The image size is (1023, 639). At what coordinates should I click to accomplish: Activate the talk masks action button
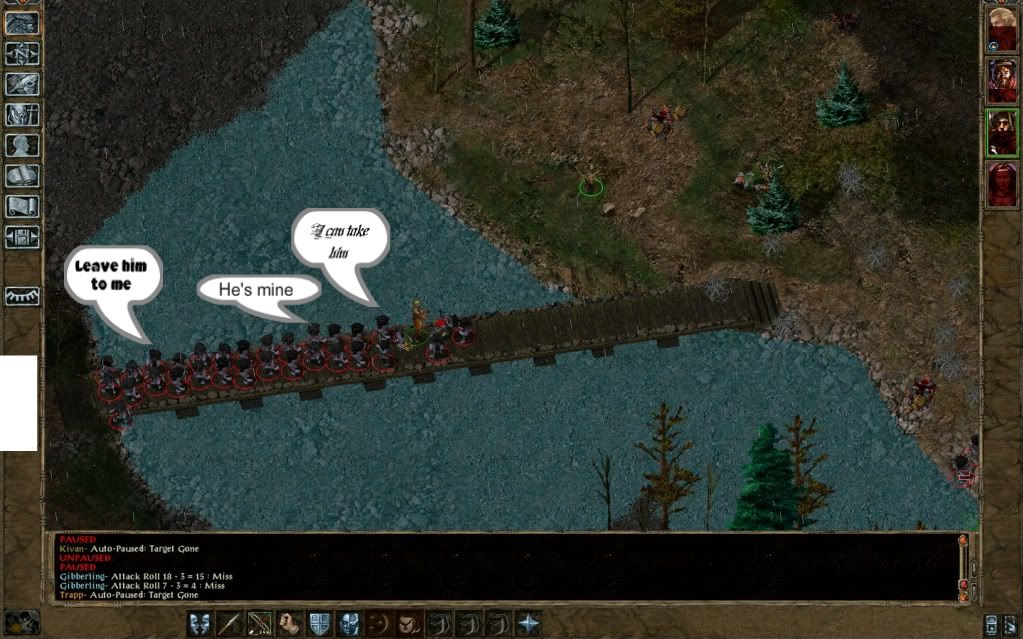[200, 622]
